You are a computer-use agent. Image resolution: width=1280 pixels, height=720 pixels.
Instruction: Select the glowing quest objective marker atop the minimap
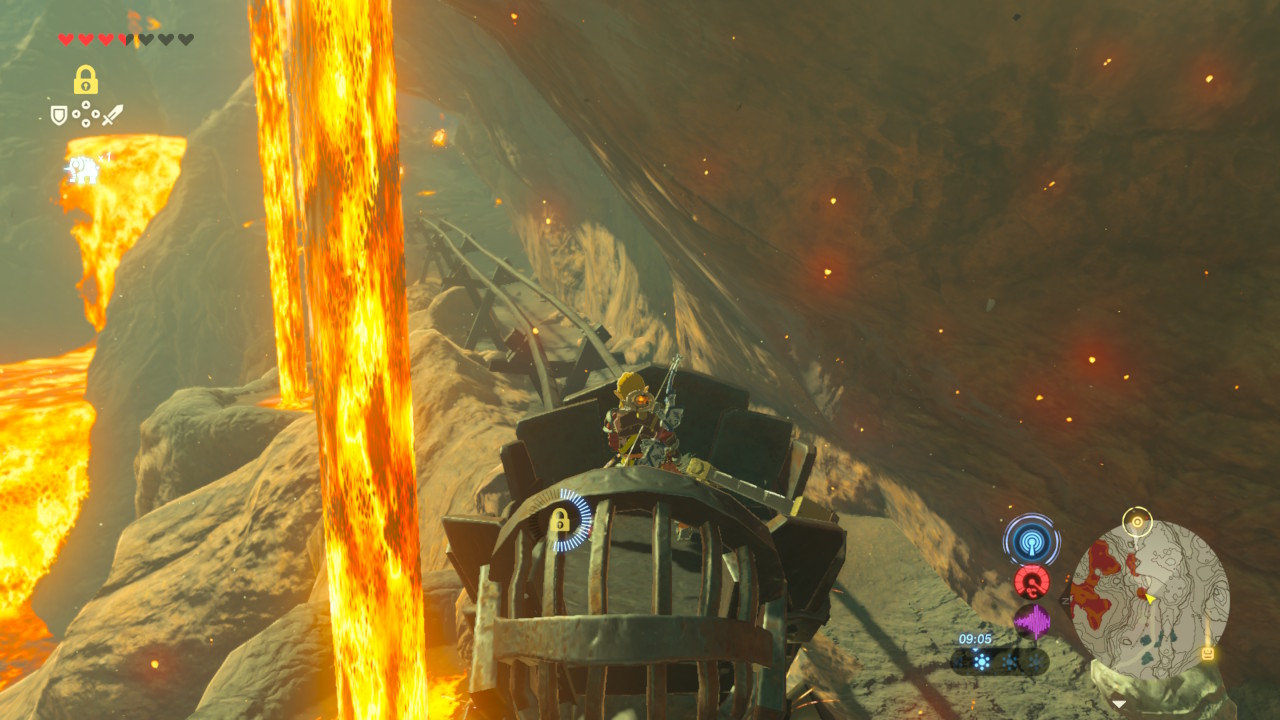tap(1137, 521)
